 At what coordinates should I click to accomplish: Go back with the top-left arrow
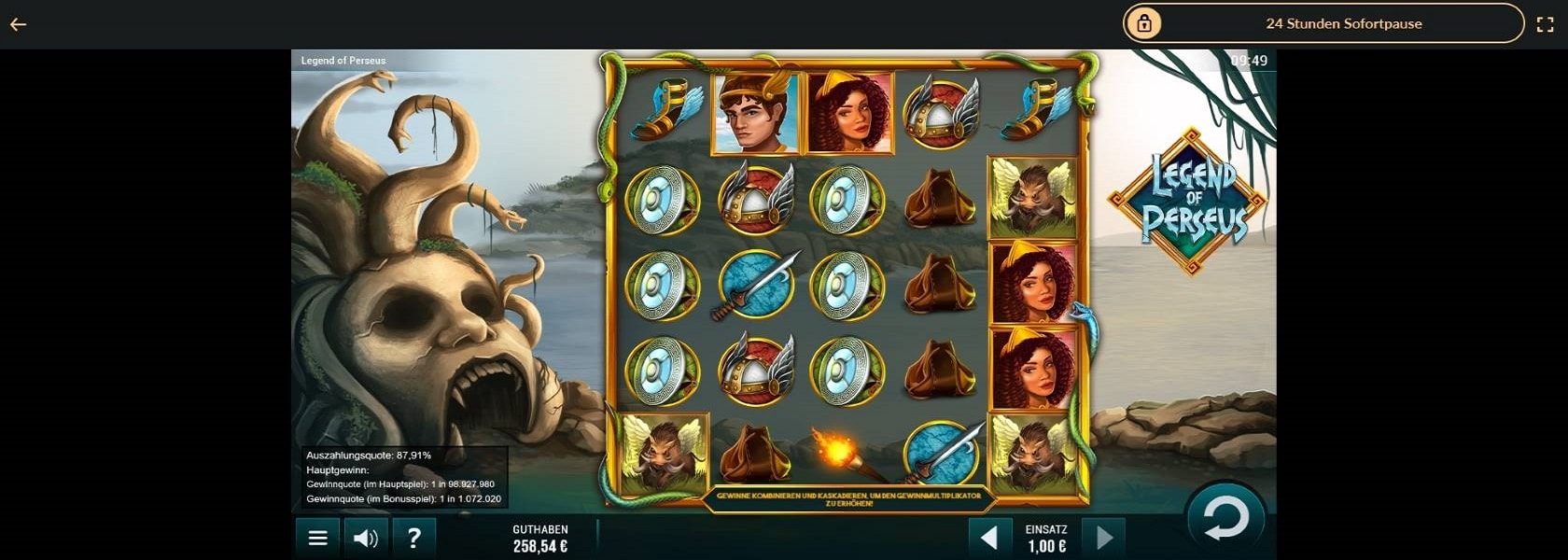(x=18, y=24)
